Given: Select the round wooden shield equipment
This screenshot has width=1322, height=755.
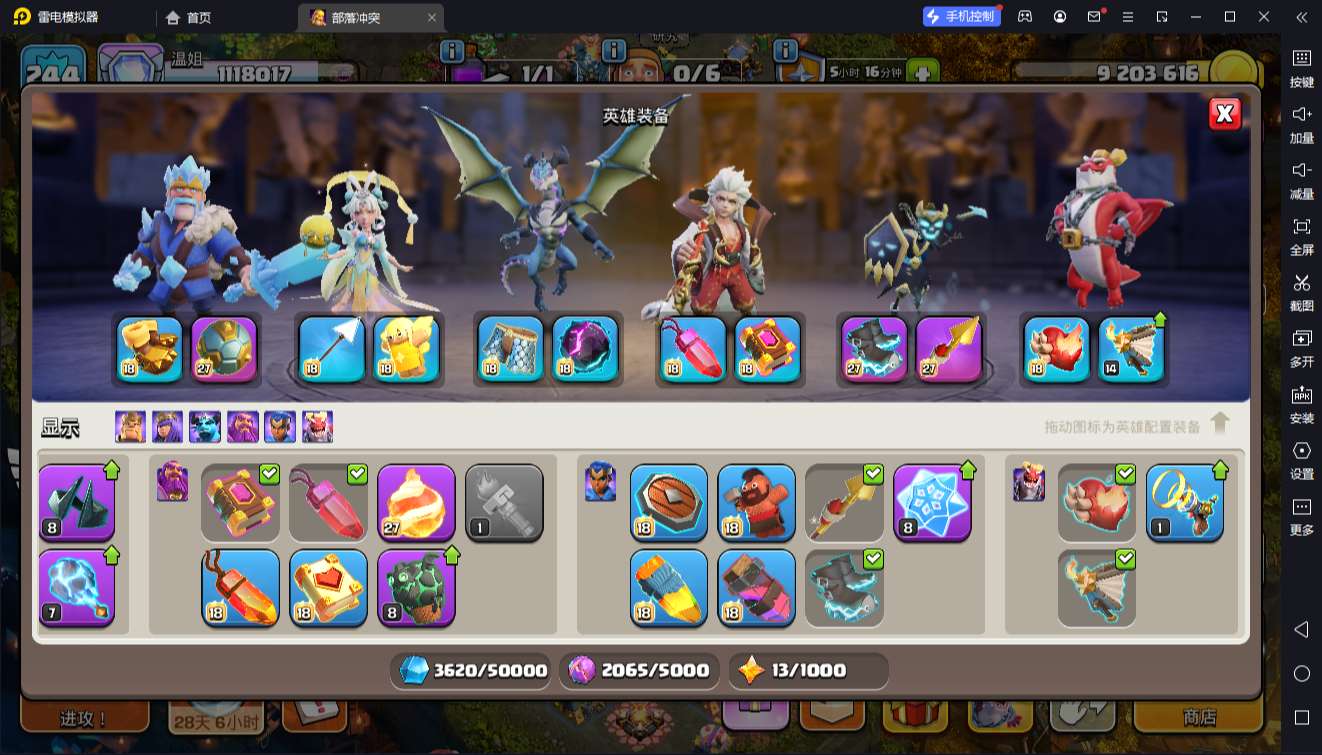Looking at the screenshot, I should point(669,503).
